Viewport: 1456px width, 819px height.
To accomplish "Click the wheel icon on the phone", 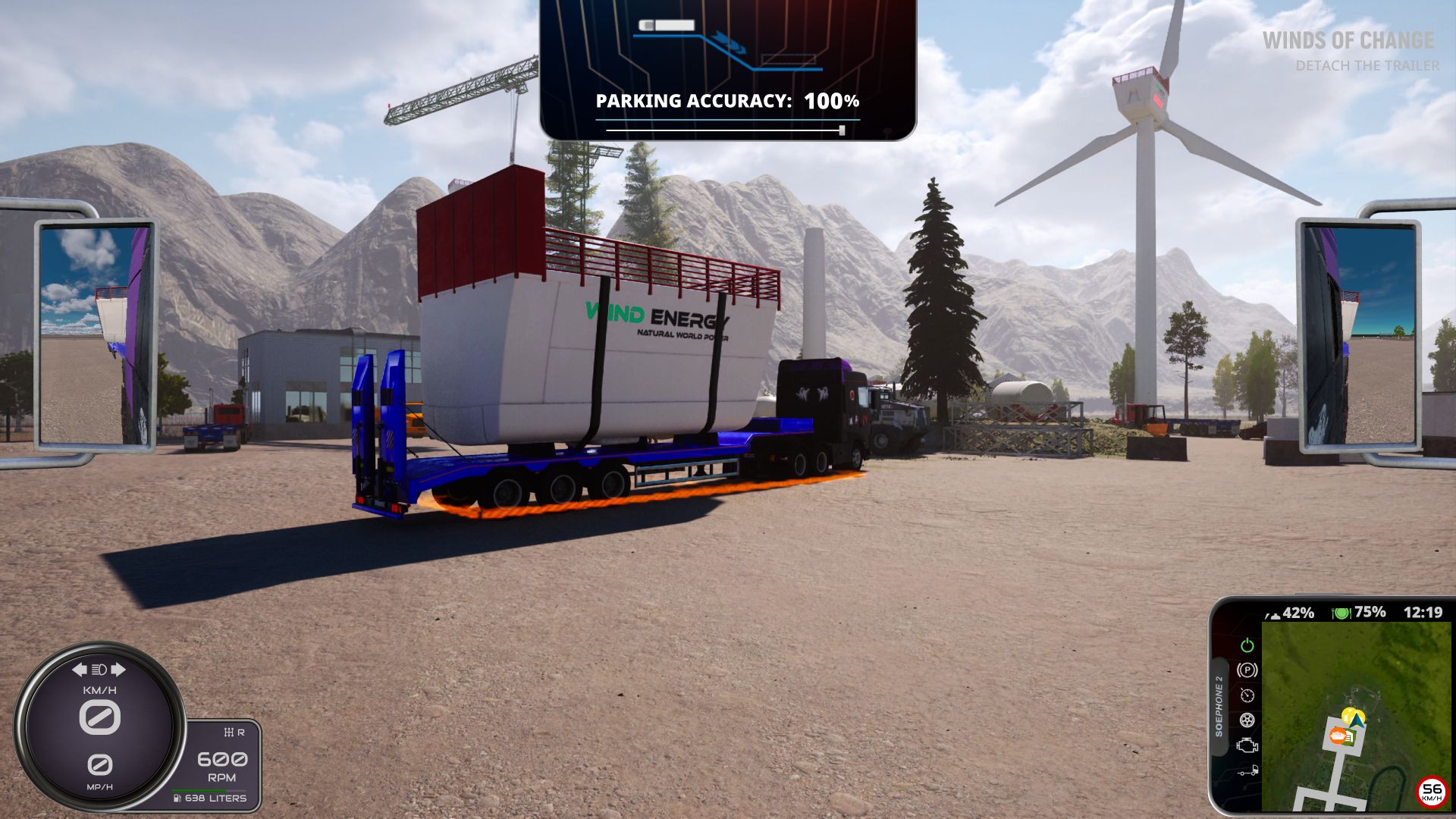I will point(1247,720).
